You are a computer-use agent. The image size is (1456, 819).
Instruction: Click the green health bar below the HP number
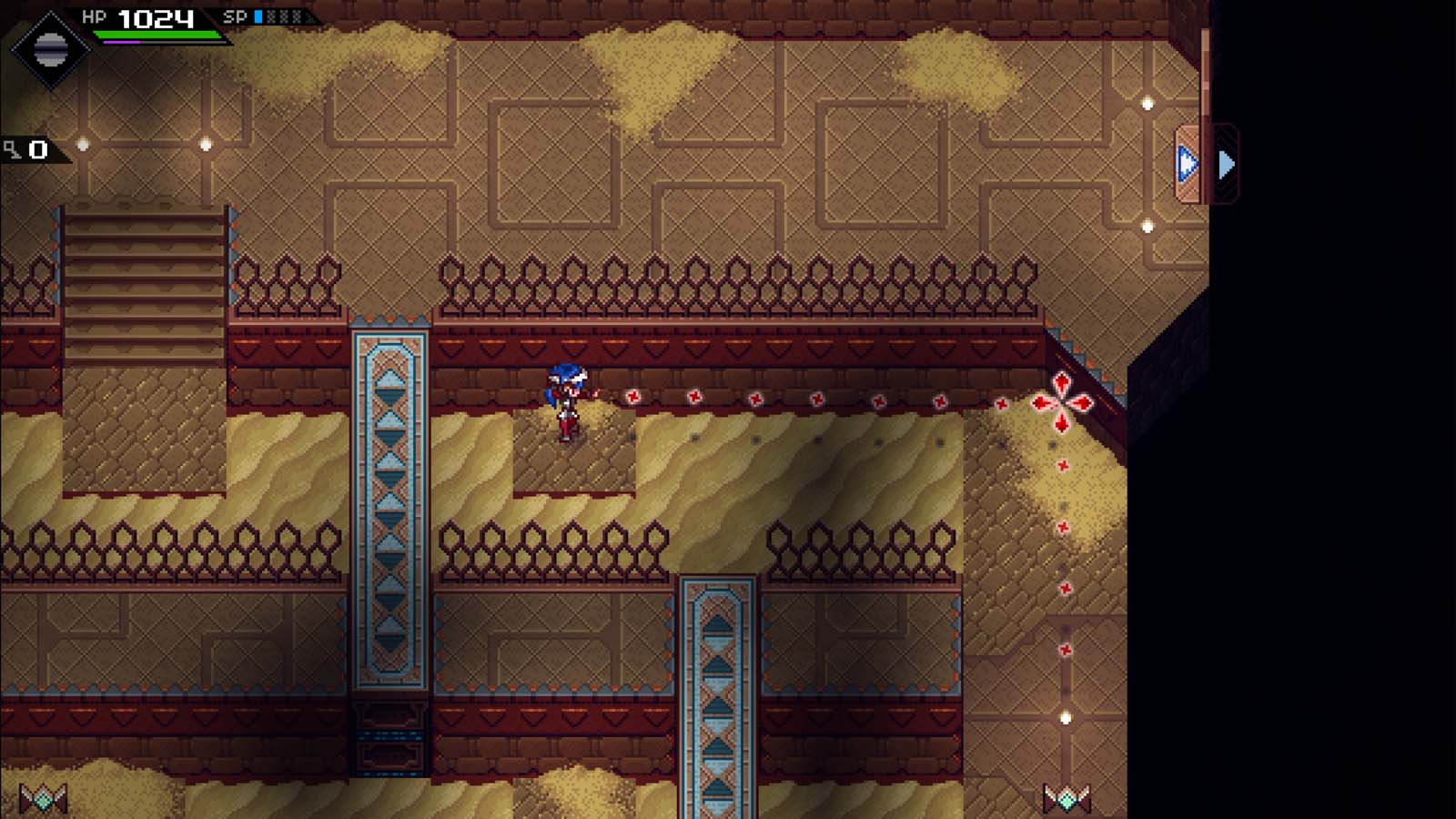157,35
